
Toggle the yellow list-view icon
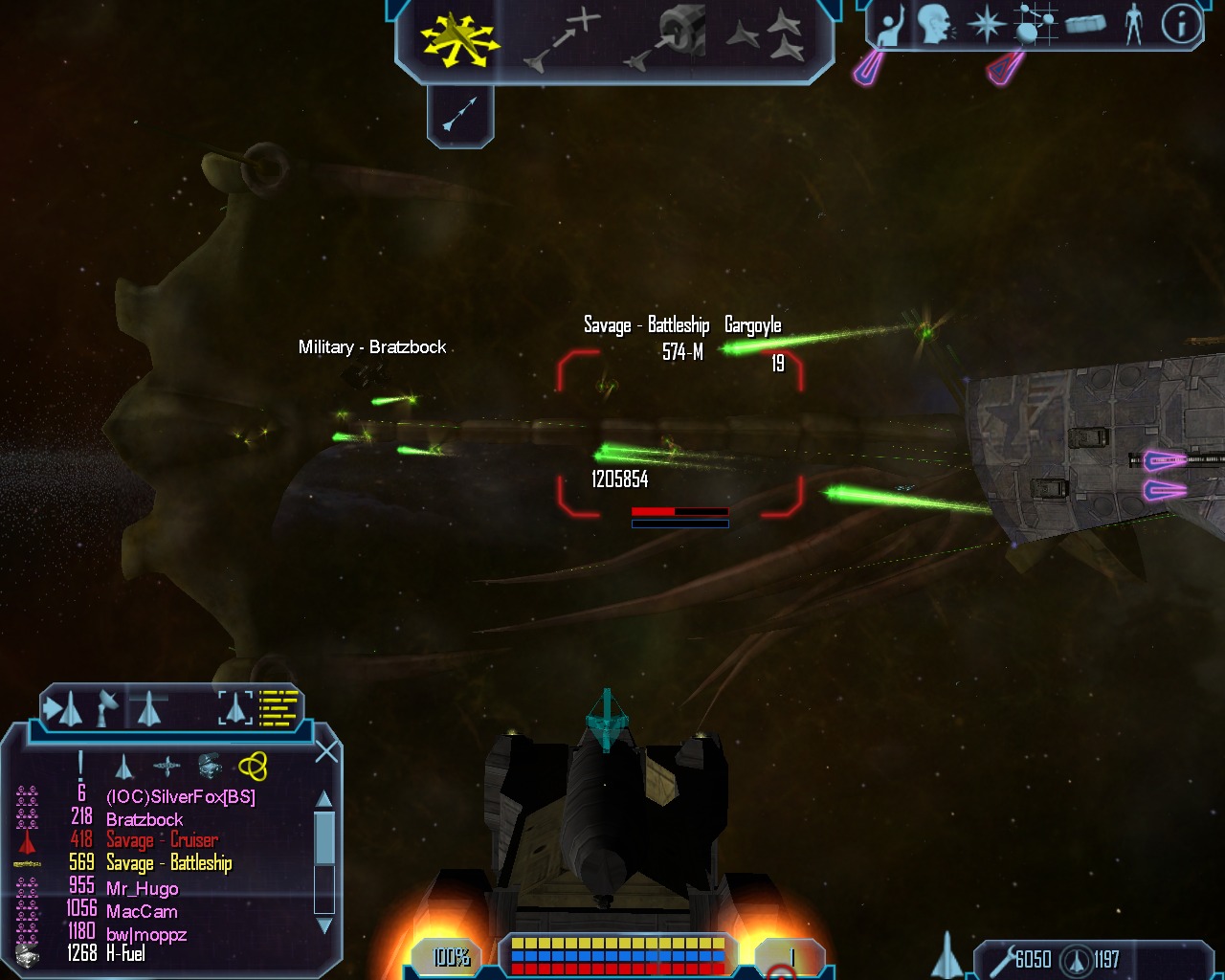(279, 708)
